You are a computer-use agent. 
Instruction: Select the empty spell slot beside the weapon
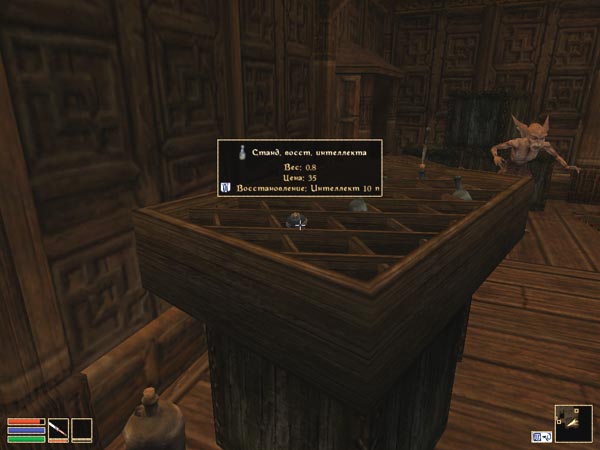click(x=81, y=430)
